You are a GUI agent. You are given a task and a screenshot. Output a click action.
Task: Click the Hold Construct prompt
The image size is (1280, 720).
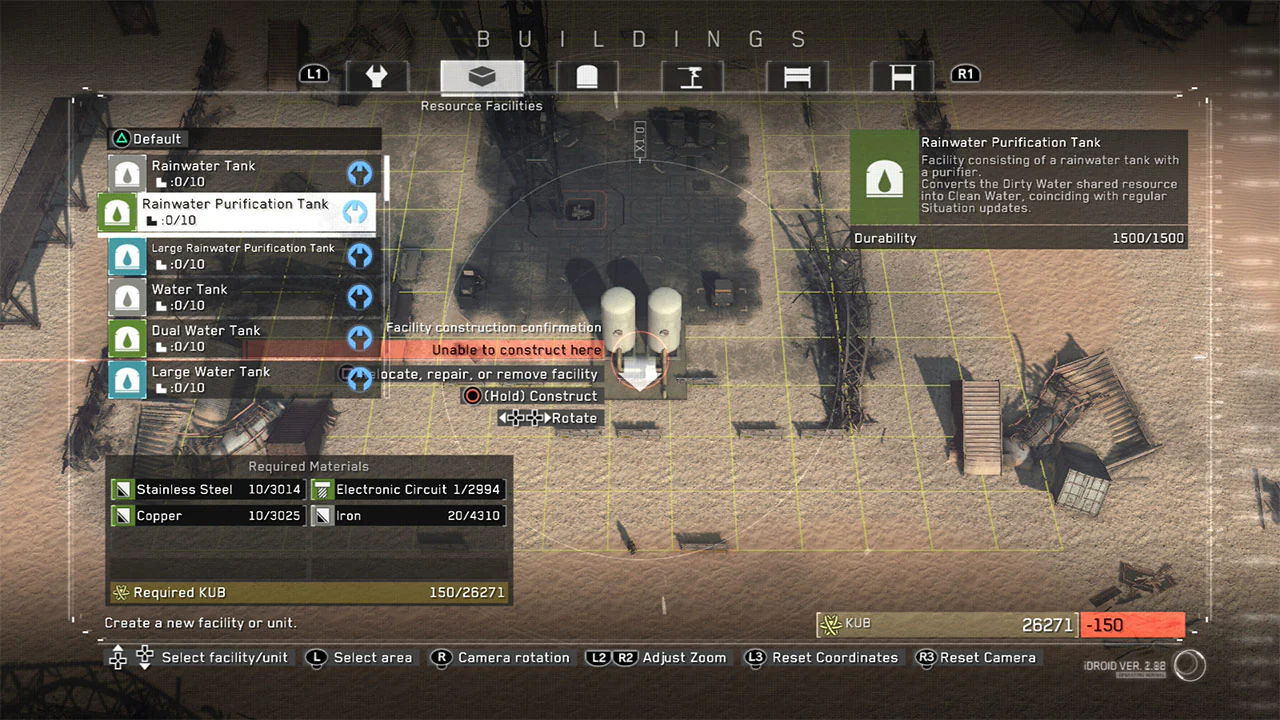point(530,395)
